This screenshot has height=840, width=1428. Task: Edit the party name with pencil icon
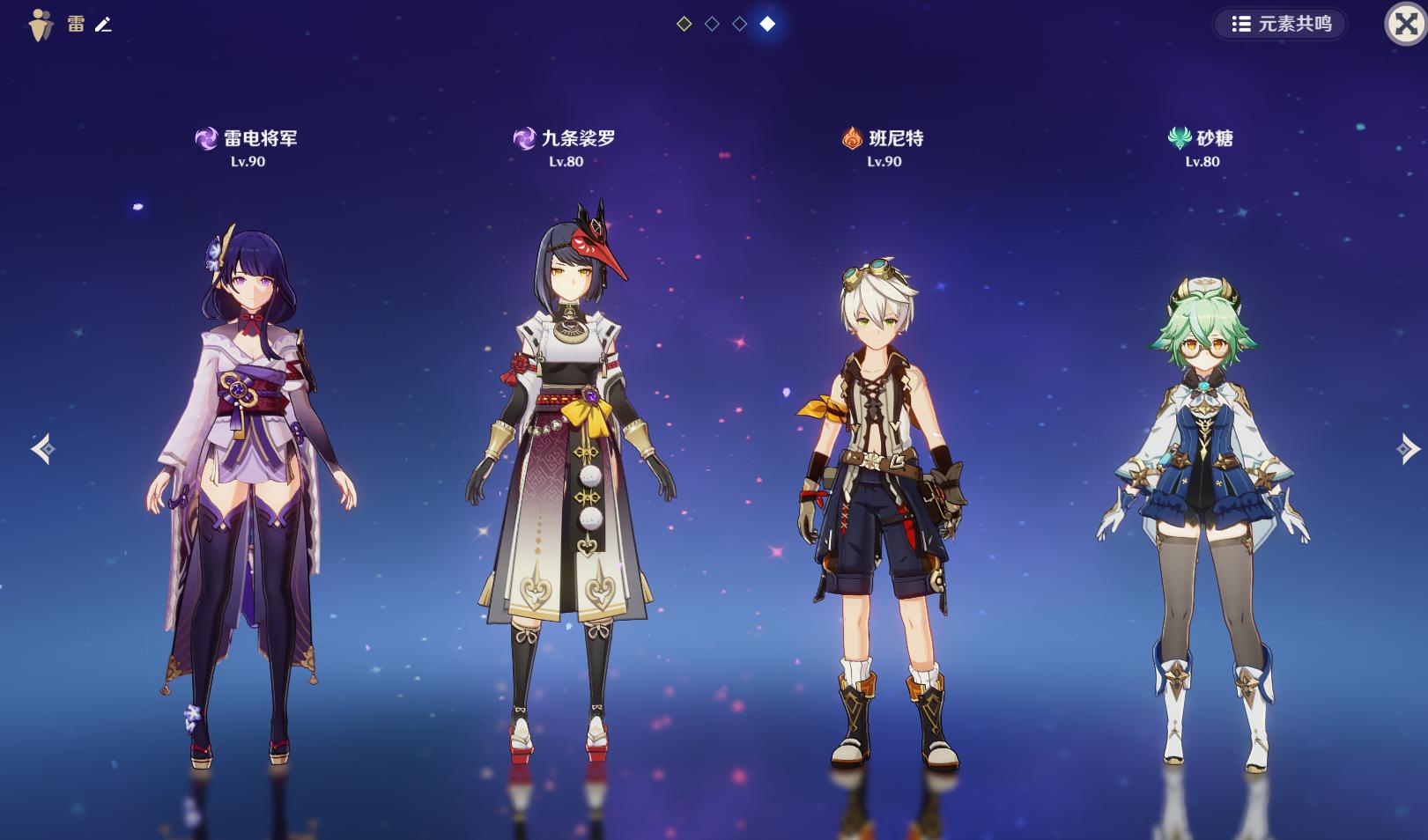tap(103, 25)
